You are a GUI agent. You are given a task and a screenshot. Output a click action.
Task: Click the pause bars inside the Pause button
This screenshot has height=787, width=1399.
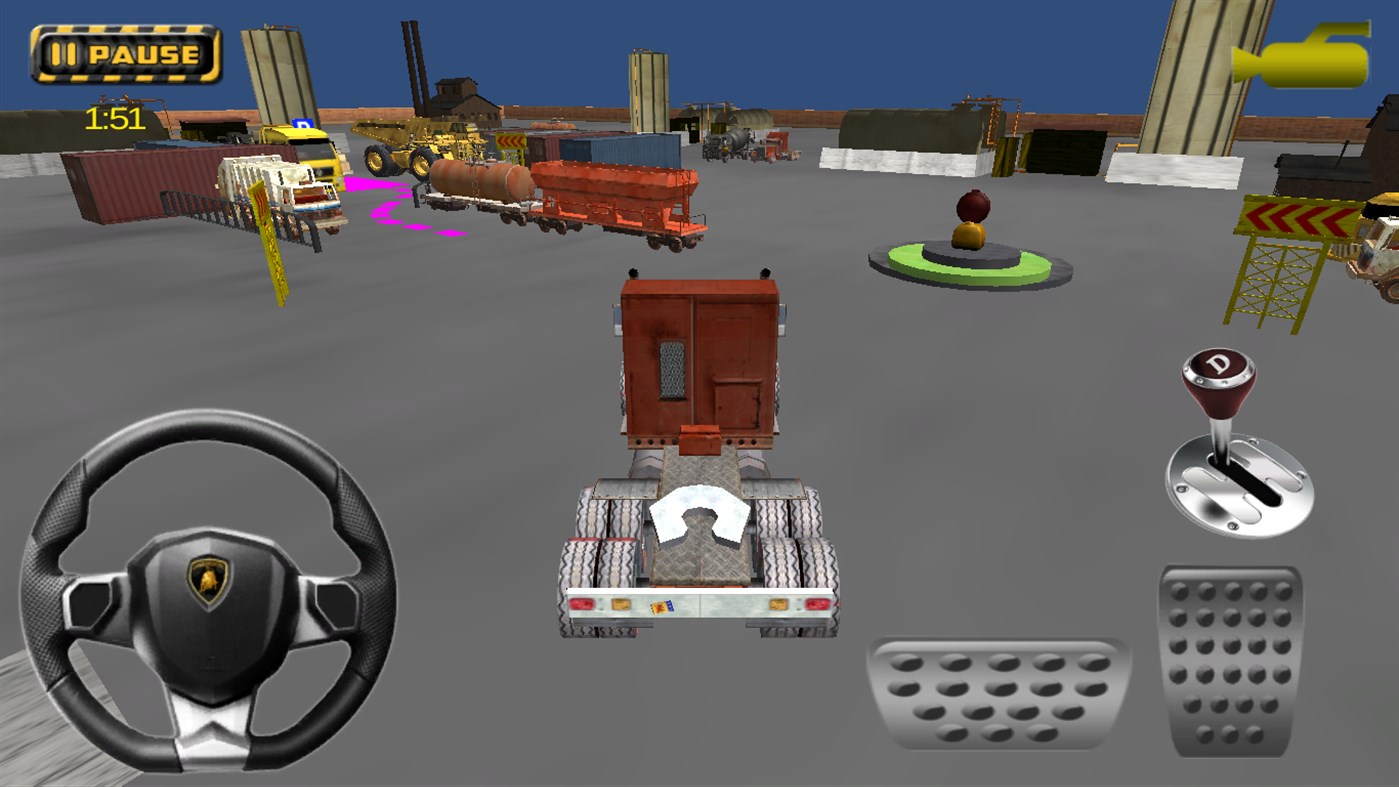tap(63, 52)
